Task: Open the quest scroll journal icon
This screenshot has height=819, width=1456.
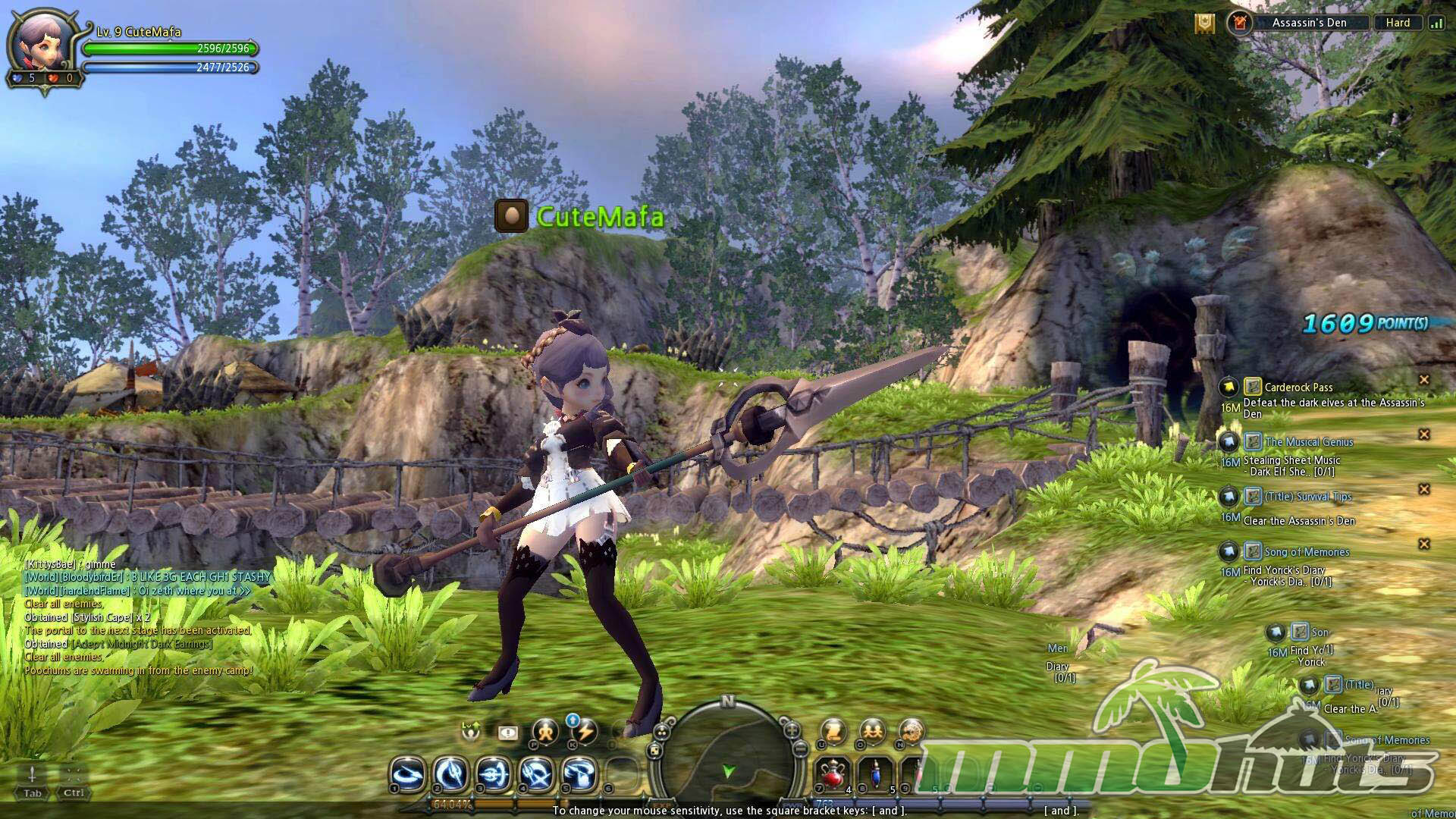Action: (x=833, y=732)
